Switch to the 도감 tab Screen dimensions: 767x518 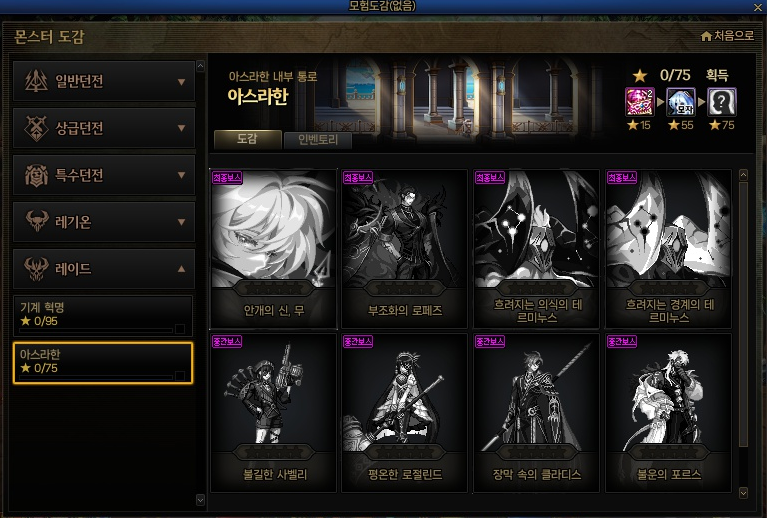(248, 141)
